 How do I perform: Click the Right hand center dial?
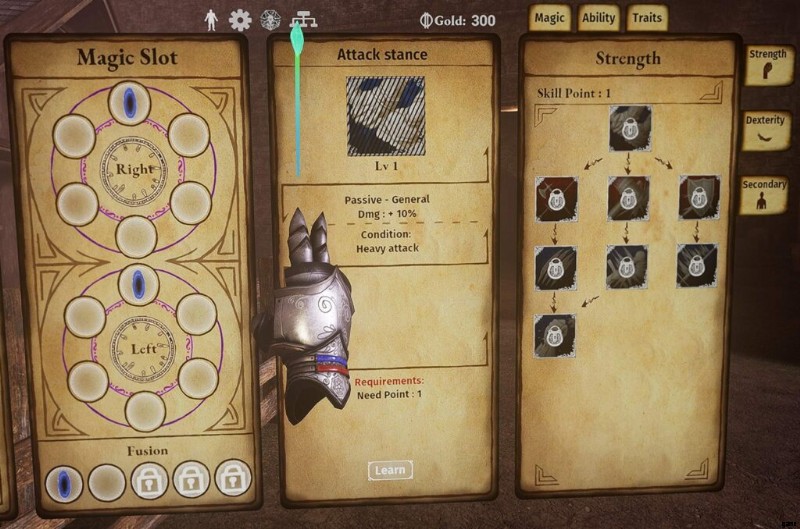[133, 169]
